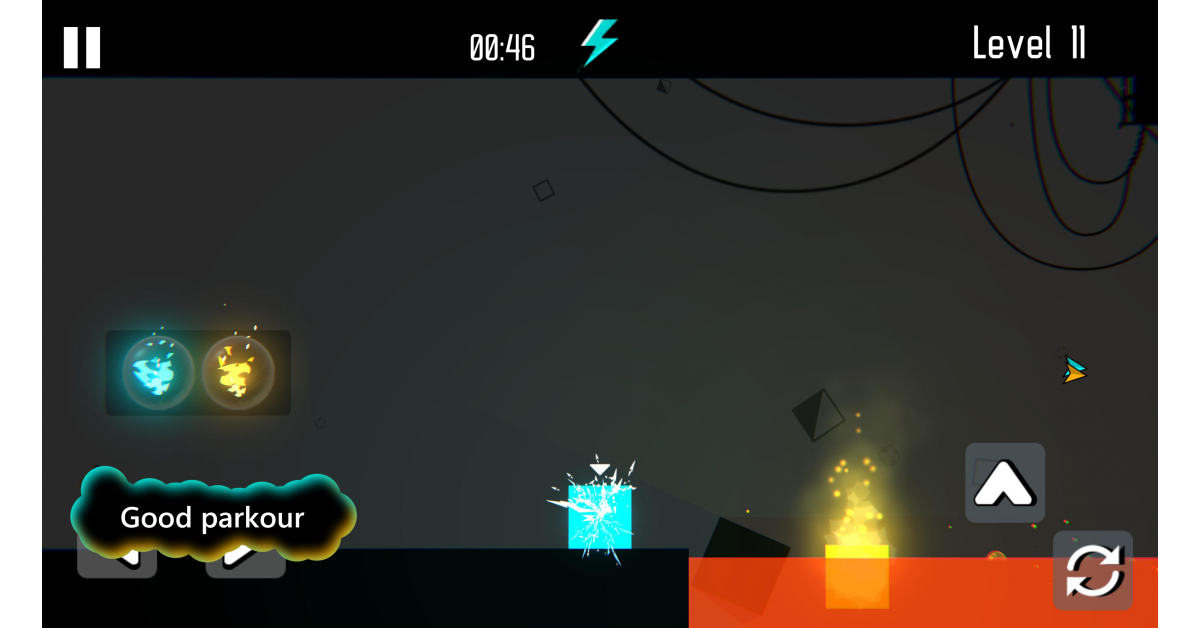Activate the cyan lightning bolt icon

point(599,43)
